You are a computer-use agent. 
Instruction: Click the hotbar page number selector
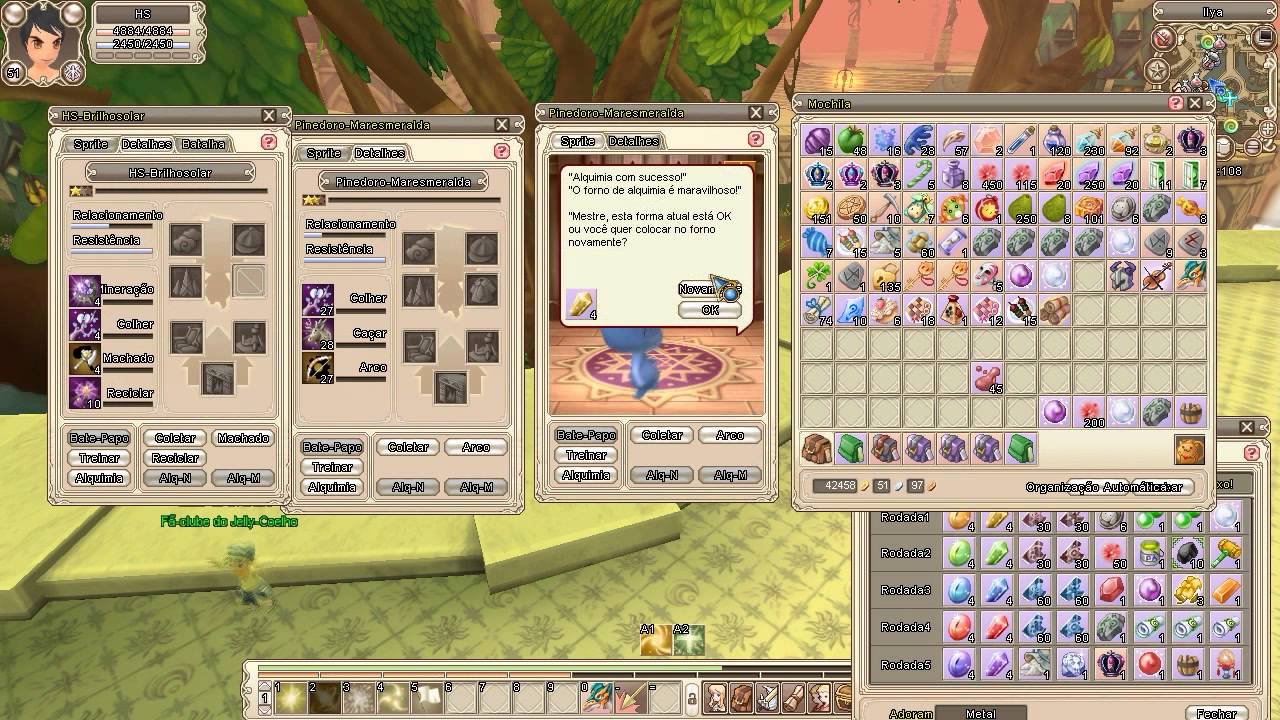pos(264,697)
